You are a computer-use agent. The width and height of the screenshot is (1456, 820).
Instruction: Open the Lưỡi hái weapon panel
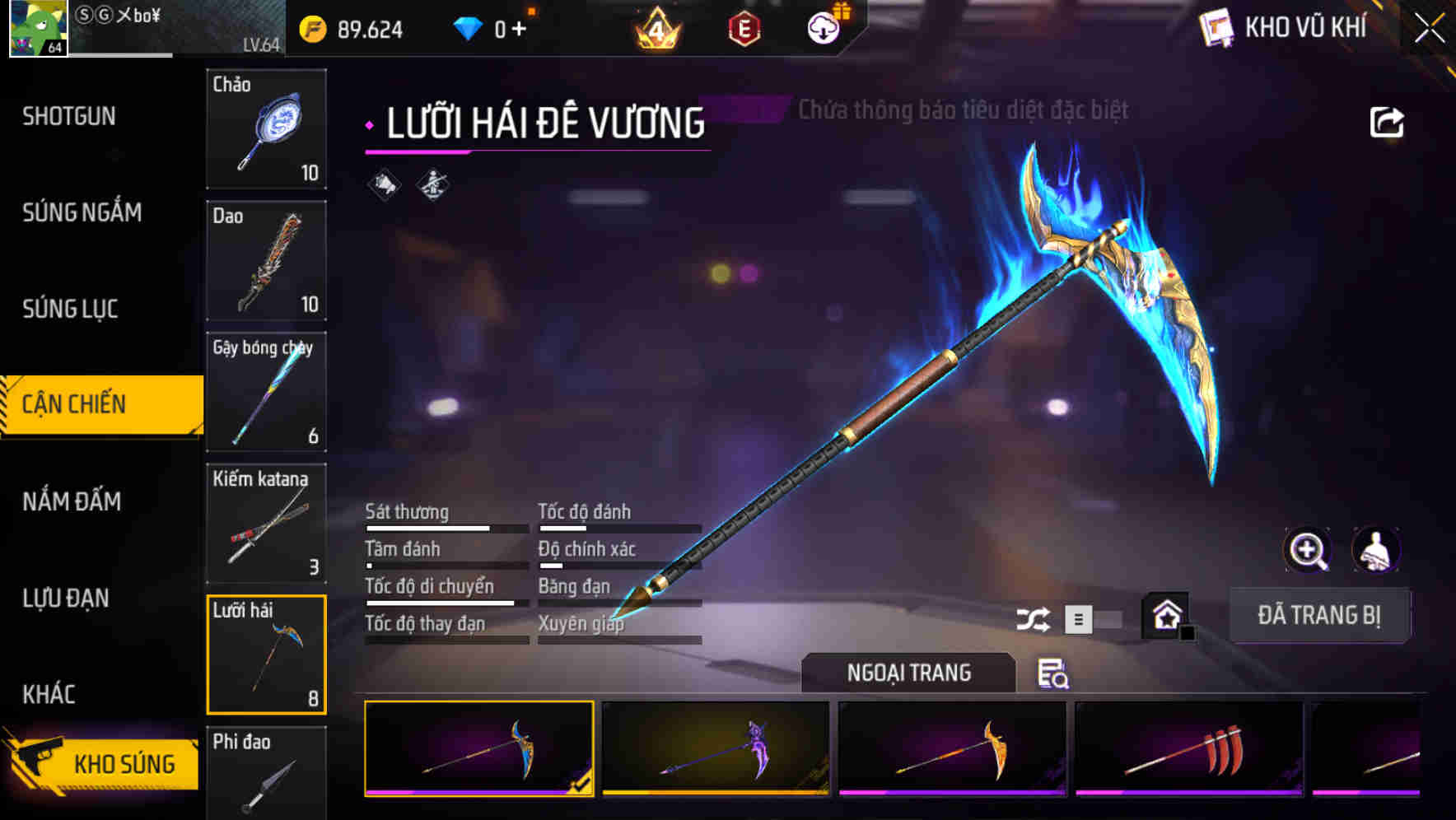(x=266, y=655)
